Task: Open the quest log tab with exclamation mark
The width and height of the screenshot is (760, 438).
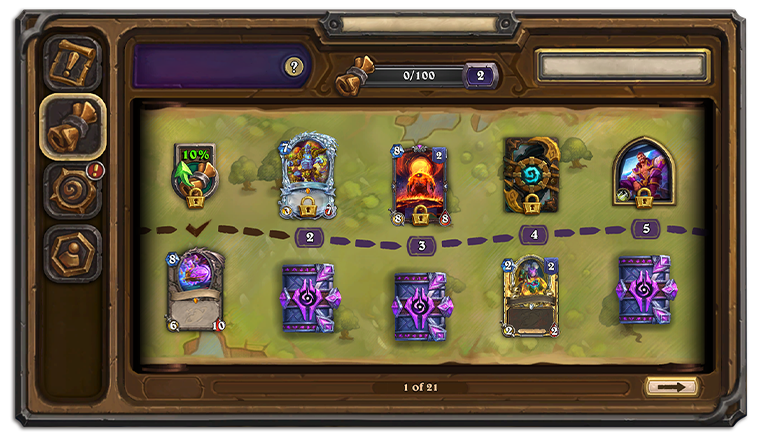Action: pyautogui.click(x=73, y=62)
